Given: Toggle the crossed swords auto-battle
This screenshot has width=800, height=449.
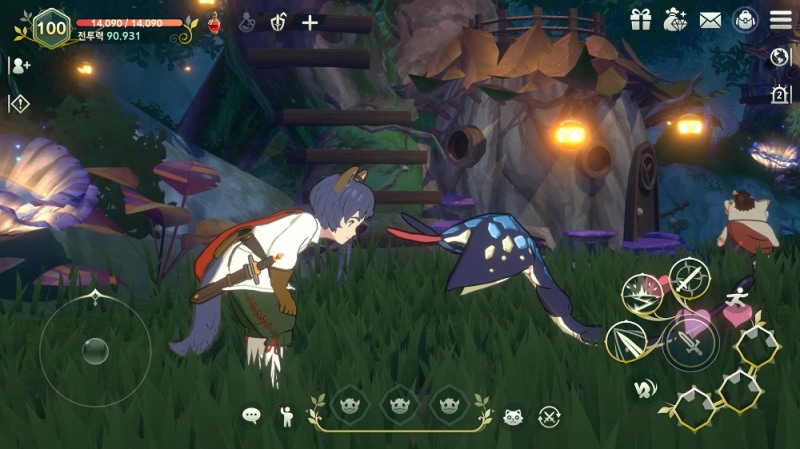Looking at the screenshot, I should coord(548,415).
